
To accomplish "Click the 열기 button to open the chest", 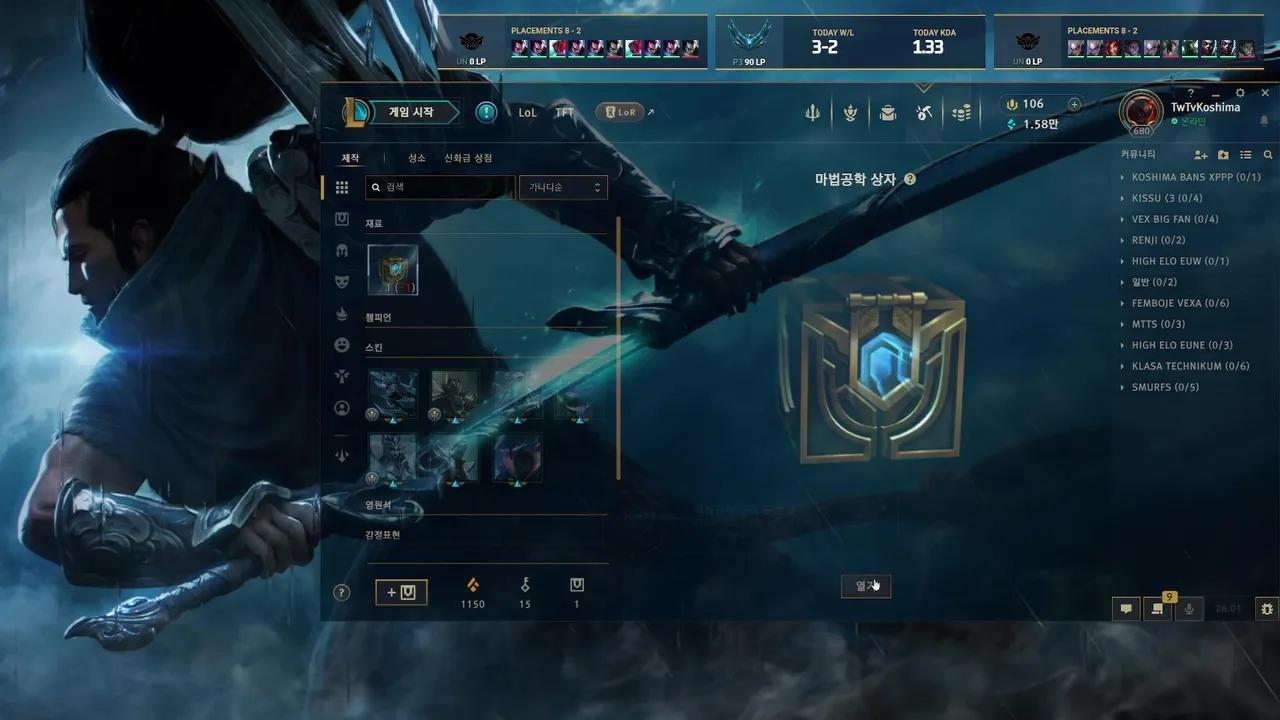I will coord(864,586).
